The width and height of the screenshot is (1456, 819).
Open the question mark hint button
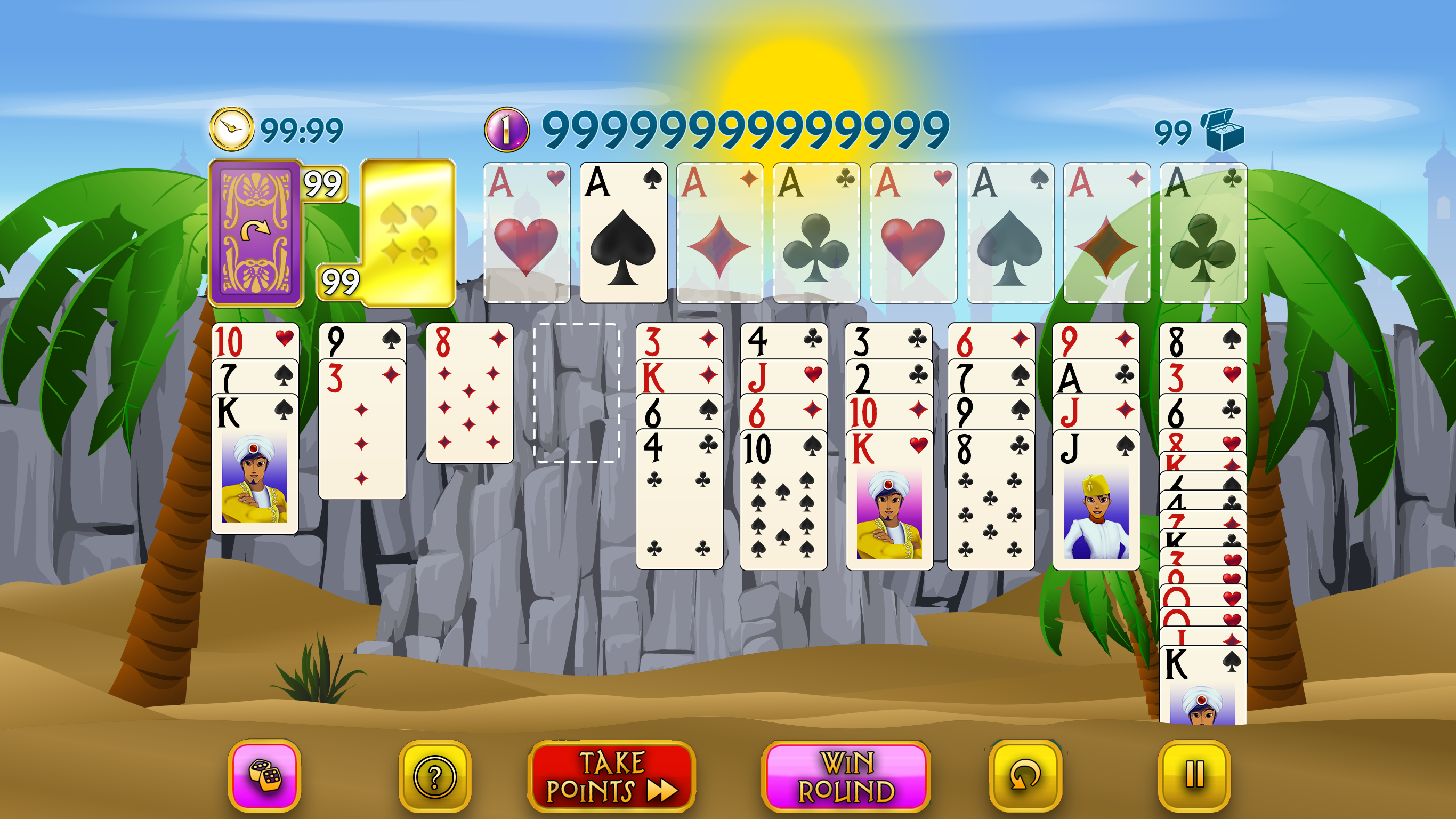[x=435, y=776]
